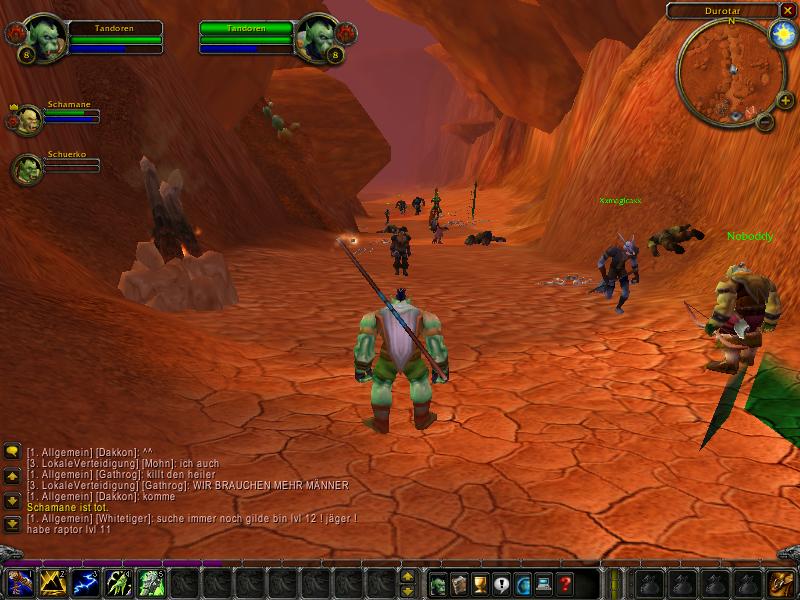Zoom out the minimap with the minus button

click(x=763, y=123)
